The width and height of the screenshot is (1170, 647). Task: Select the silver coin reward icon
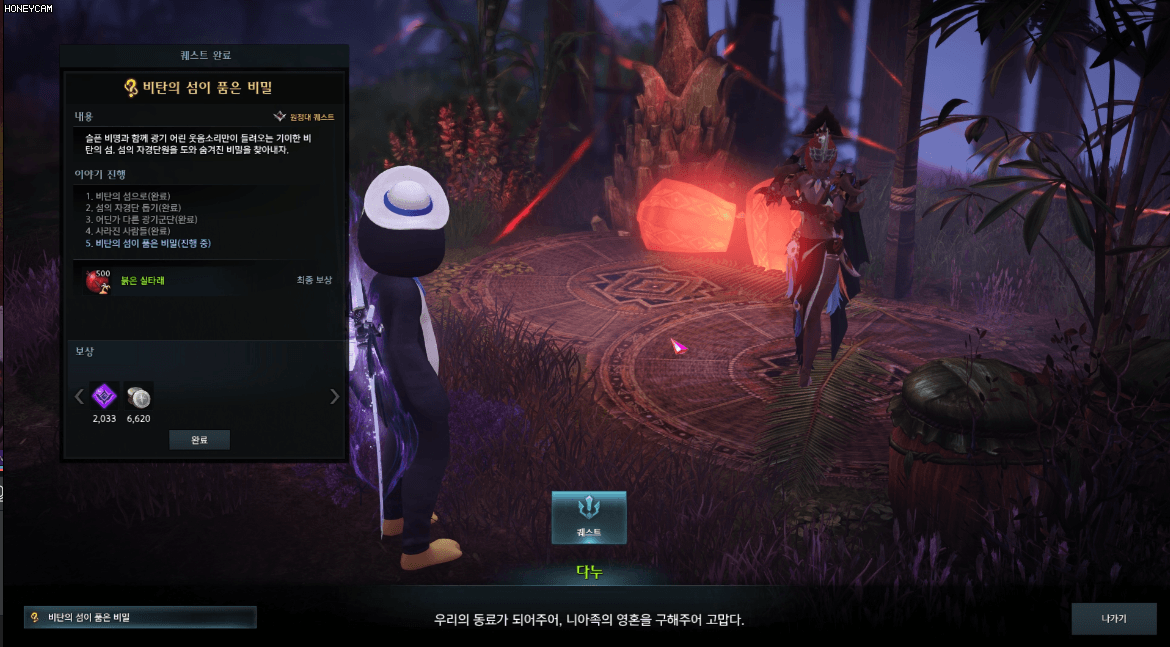[138, 397]
